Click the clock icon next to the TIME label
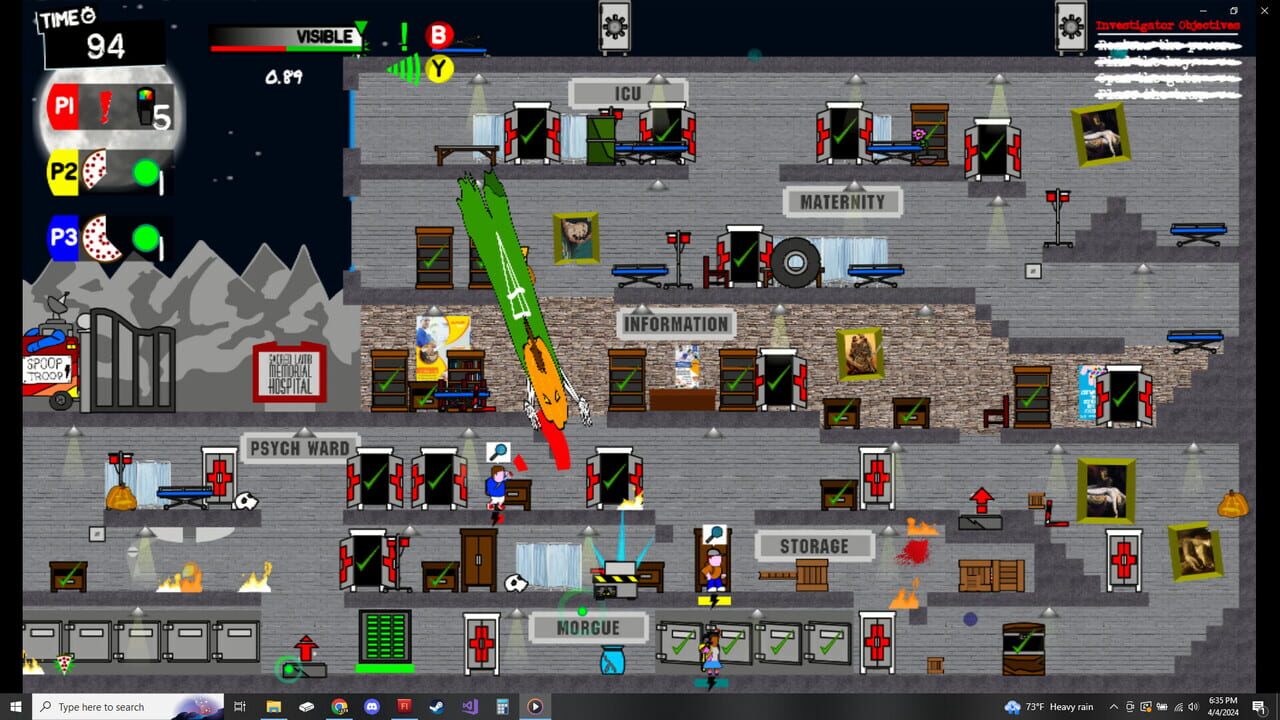The width and height of the screenshot is (1280, 720). point(86,17)
